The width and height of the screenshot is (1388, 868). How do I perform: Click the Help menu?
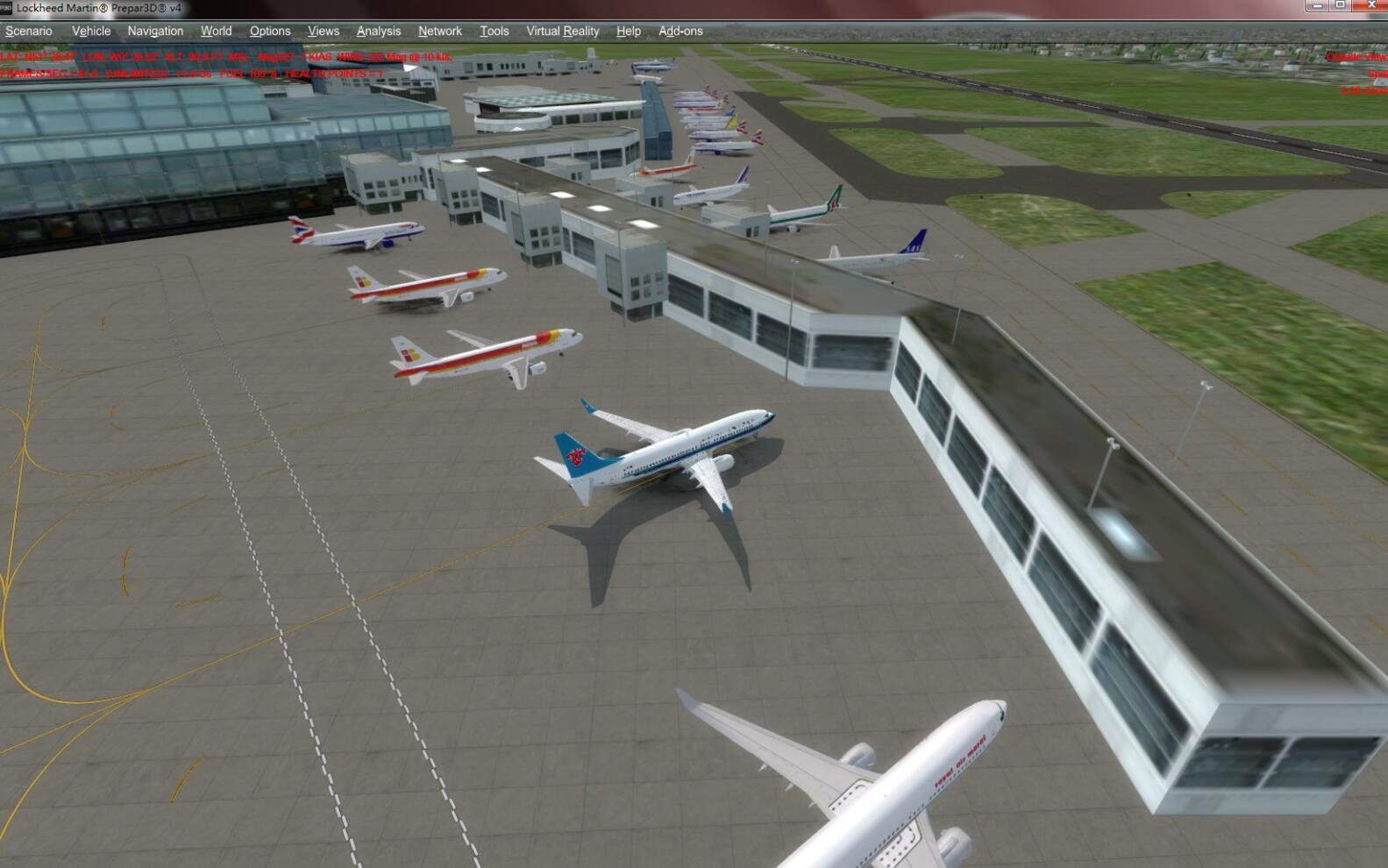click(x=629, y=31)
